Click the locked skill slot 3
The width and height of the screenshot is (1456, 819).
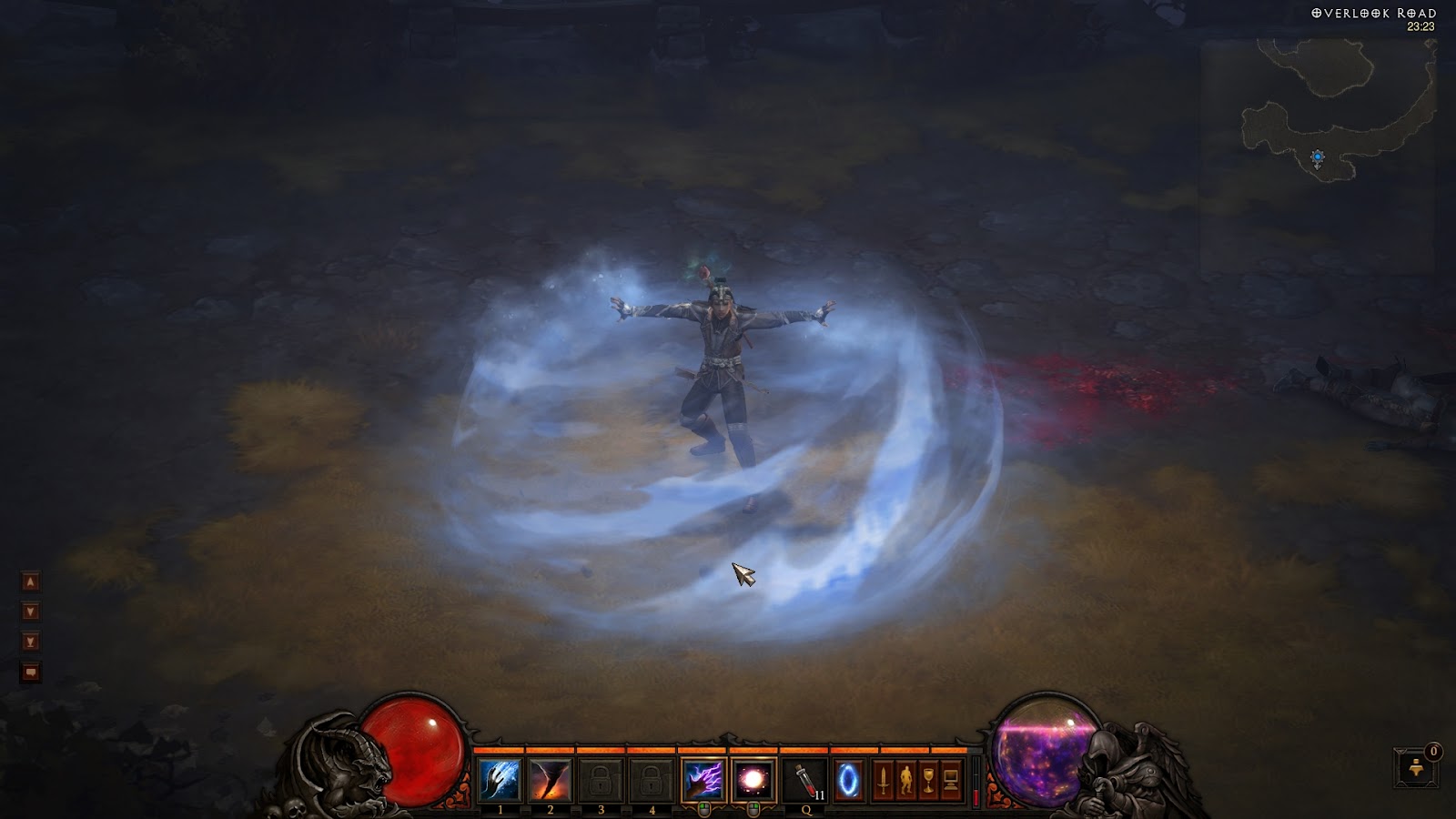(601, 781)
